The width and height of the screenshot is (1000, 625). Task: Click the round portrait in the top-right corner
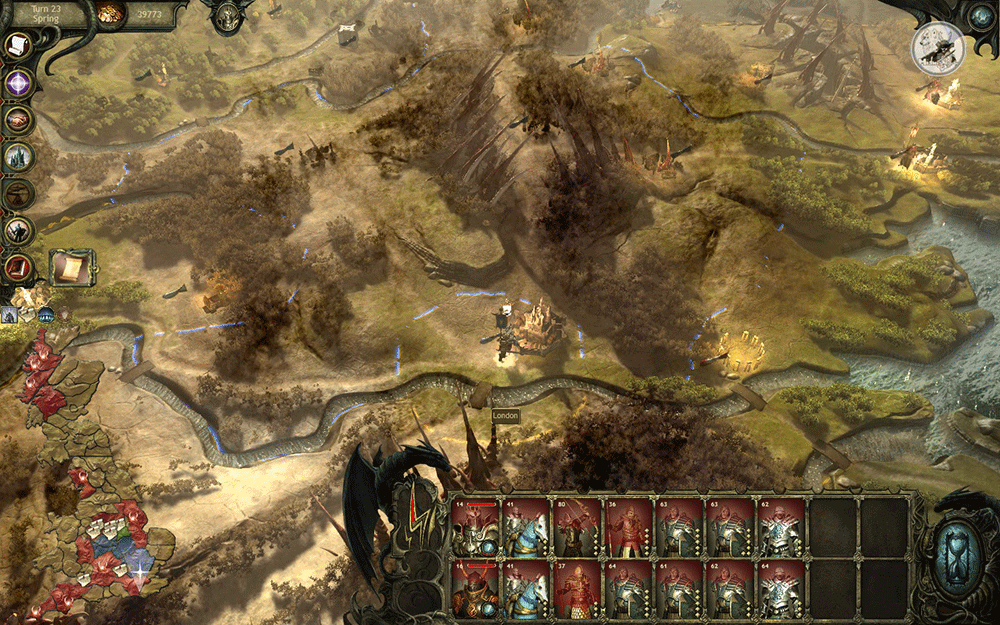pyautogui.click(x=937, y=47)
